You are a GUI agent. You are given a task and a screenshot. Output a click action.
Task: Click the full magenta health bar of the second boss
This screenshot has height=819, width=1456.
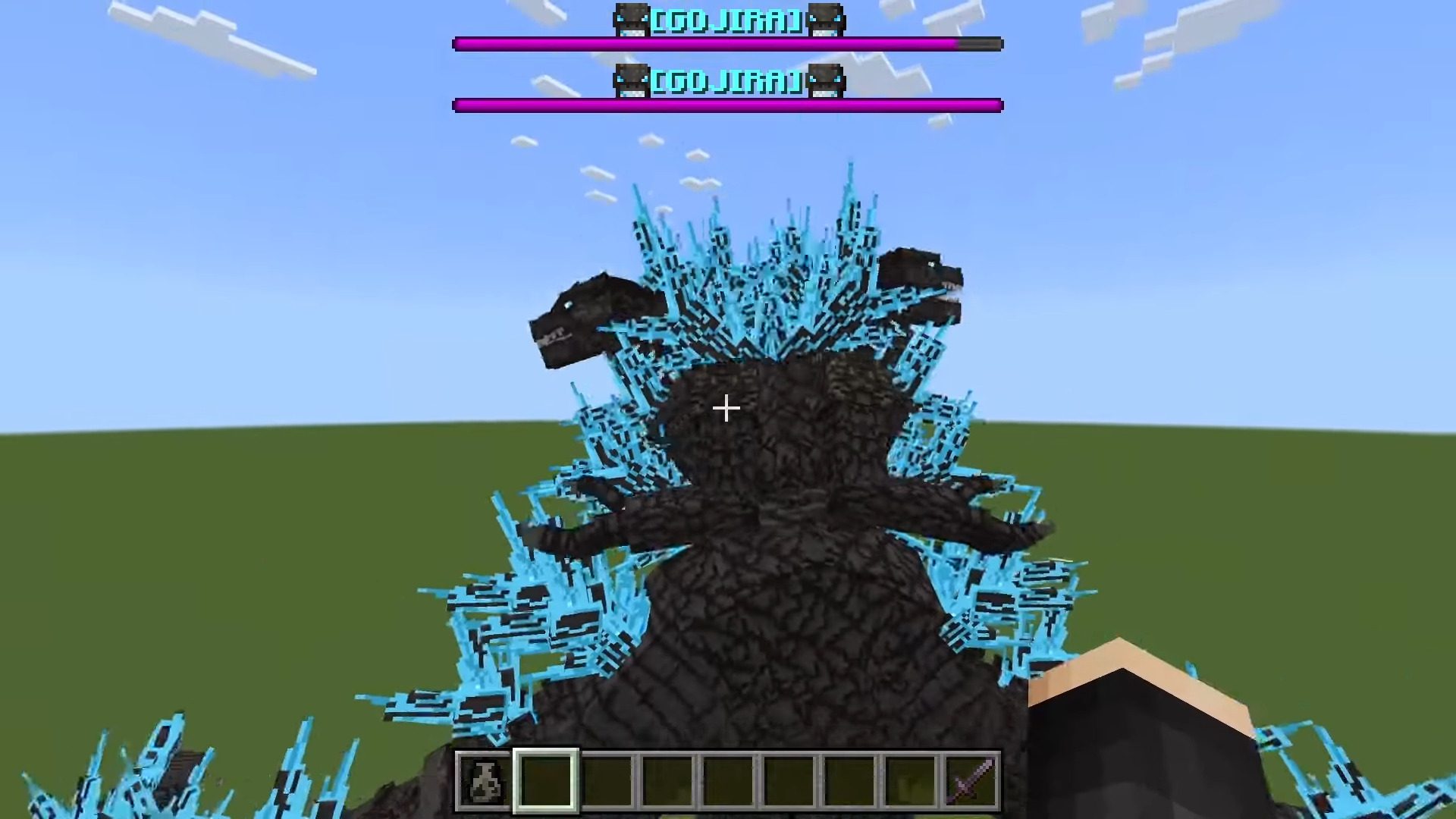click(726, 104)
